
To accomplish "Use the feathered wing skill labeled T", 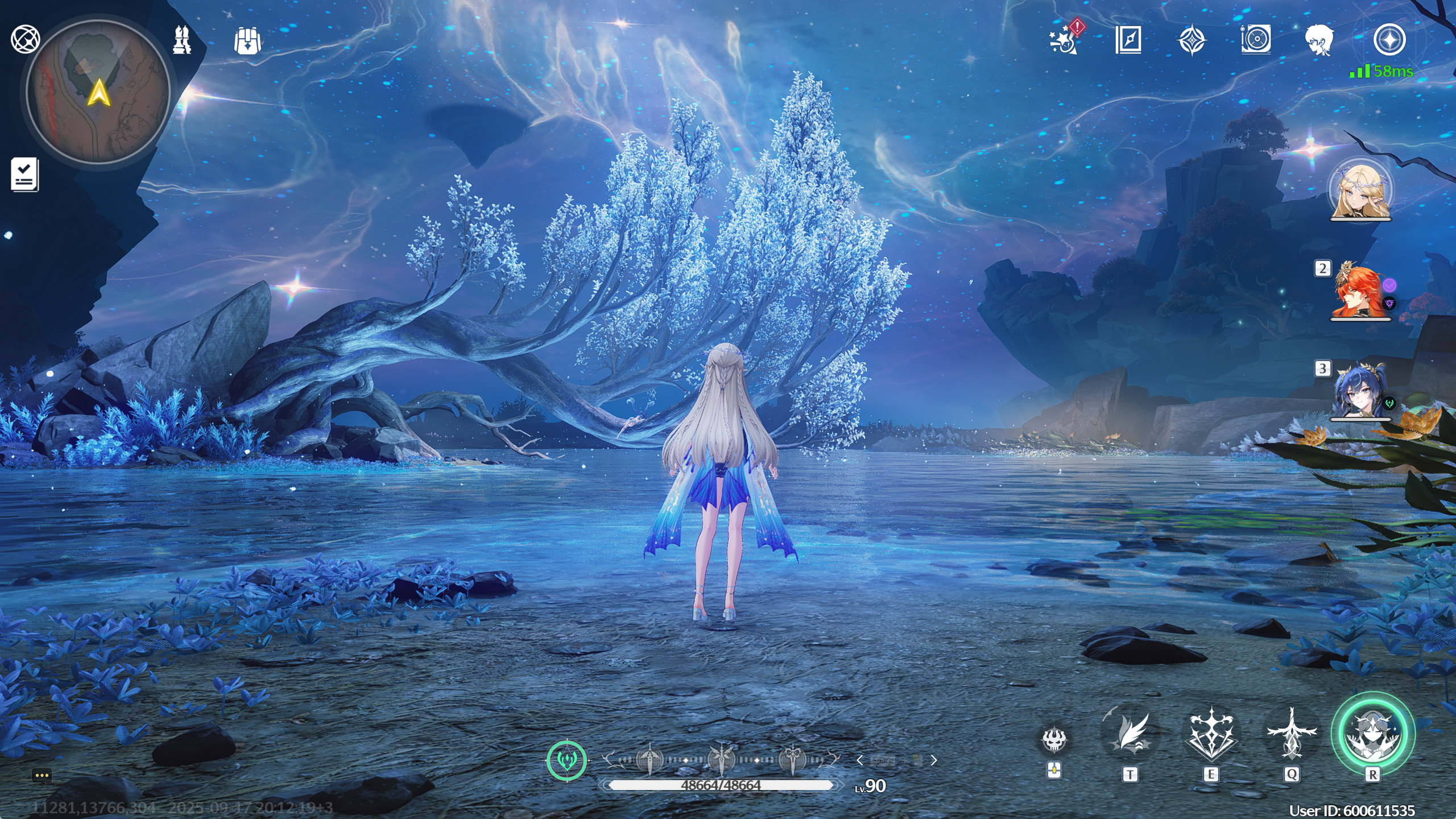I will [1130, 734].
